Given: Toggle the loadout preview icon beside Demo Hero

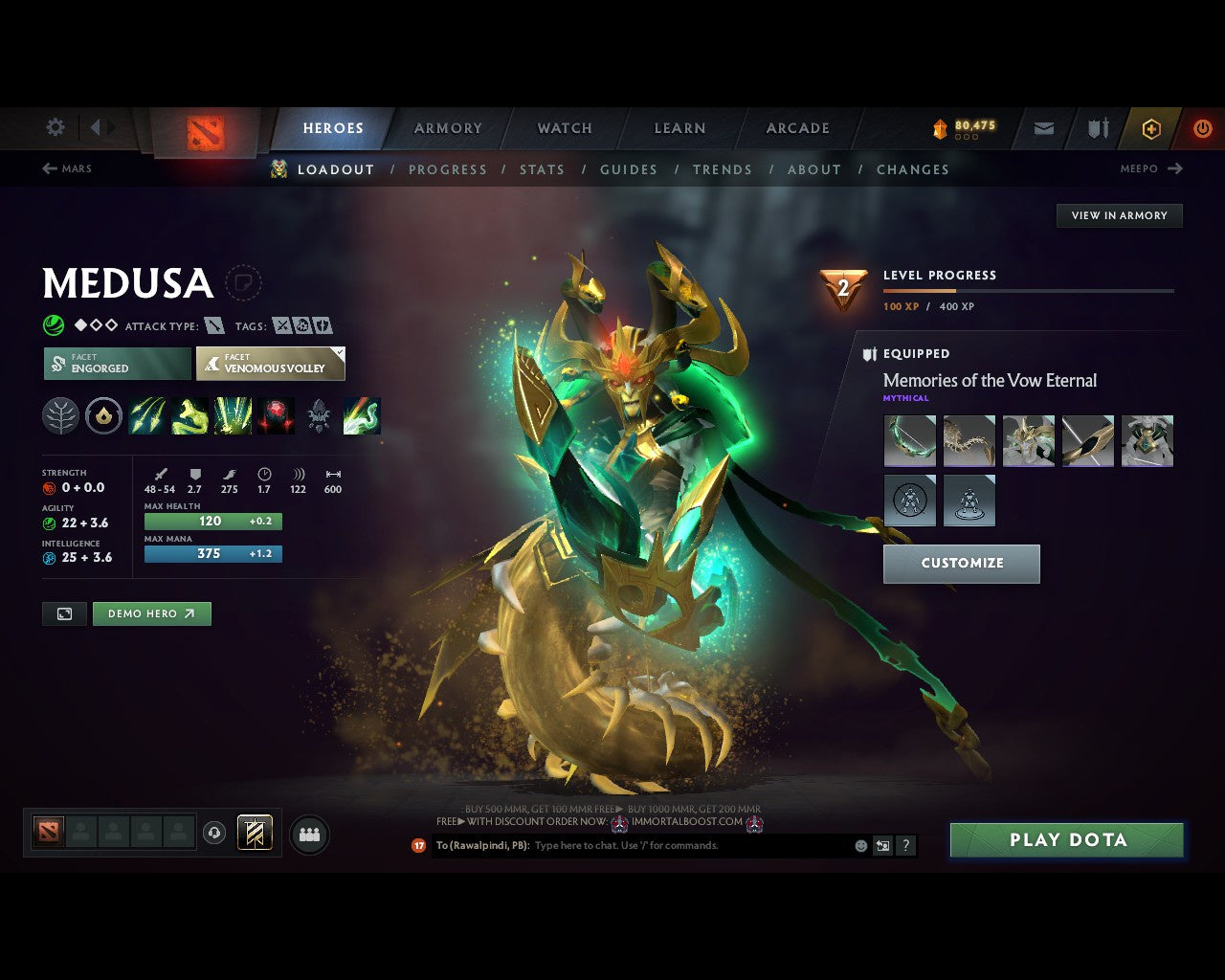Looking at the screenshot, I should 63,613.
